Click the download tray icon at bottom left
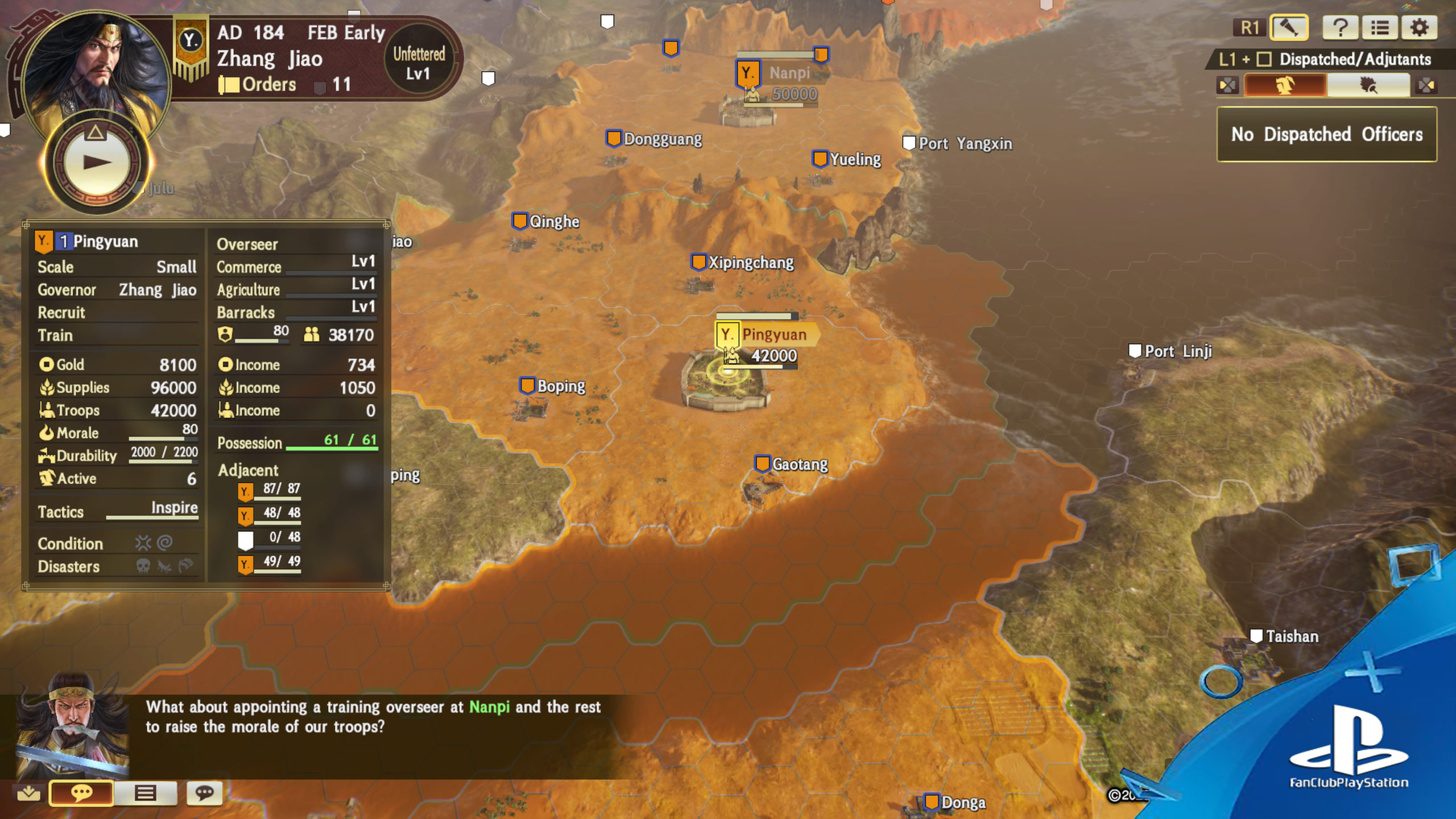This screenshot has height=819, width=1456. (x=28, y=793)
